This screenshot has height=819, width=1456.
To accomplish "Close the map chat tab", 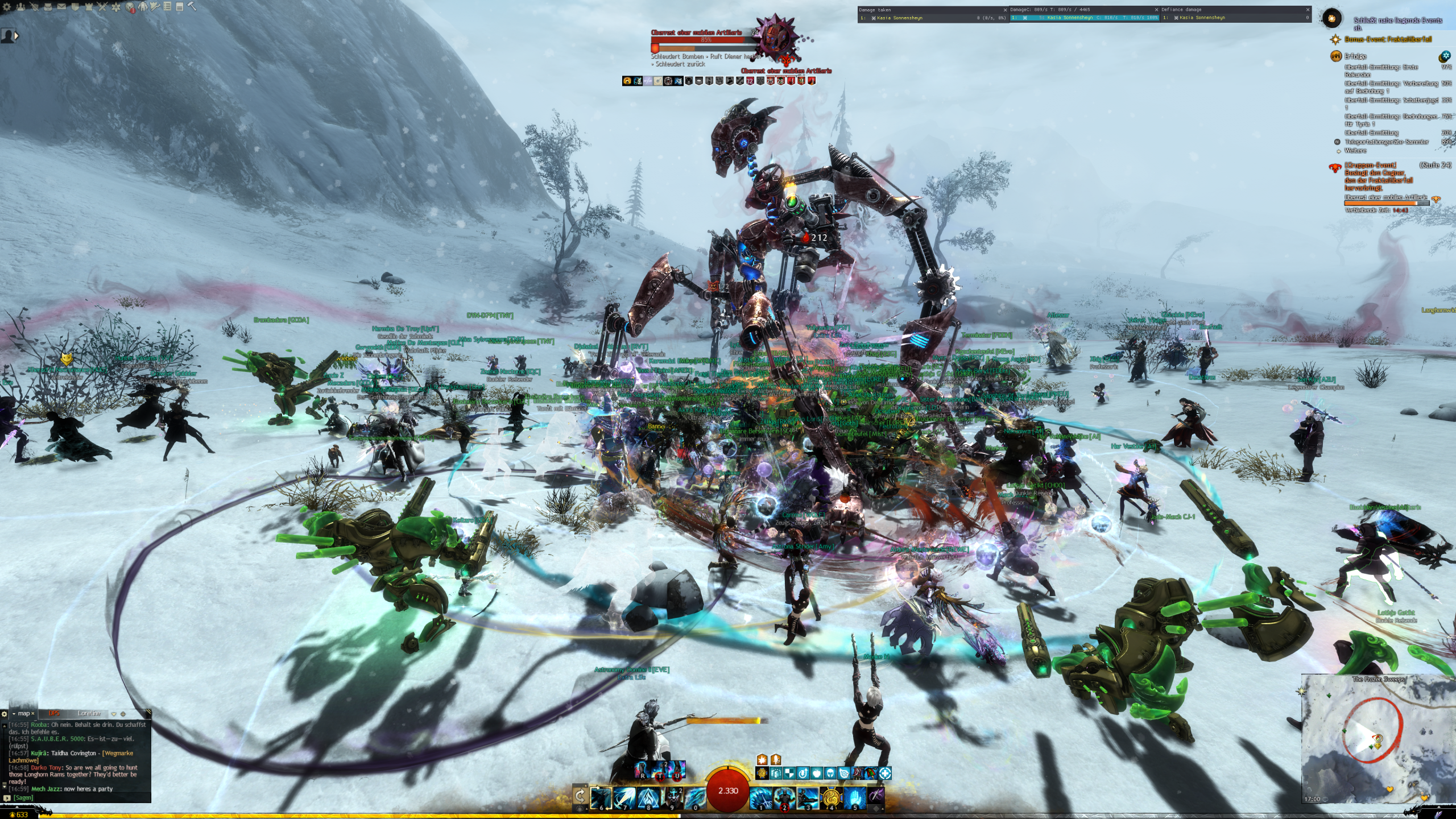I will 33,713.
